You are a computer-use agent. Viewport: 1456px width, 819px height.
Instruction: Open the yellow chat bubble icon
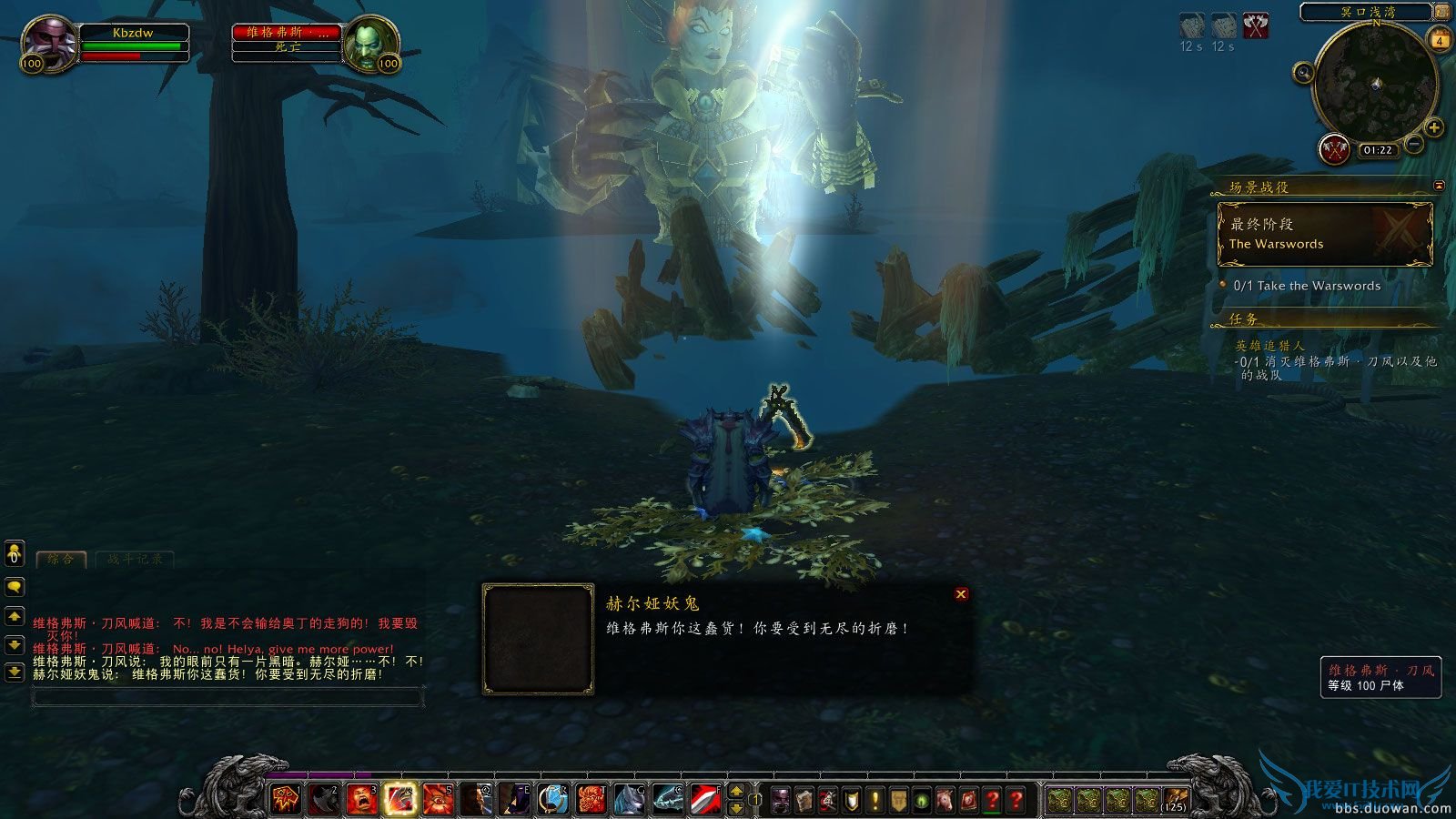(14, 588)
